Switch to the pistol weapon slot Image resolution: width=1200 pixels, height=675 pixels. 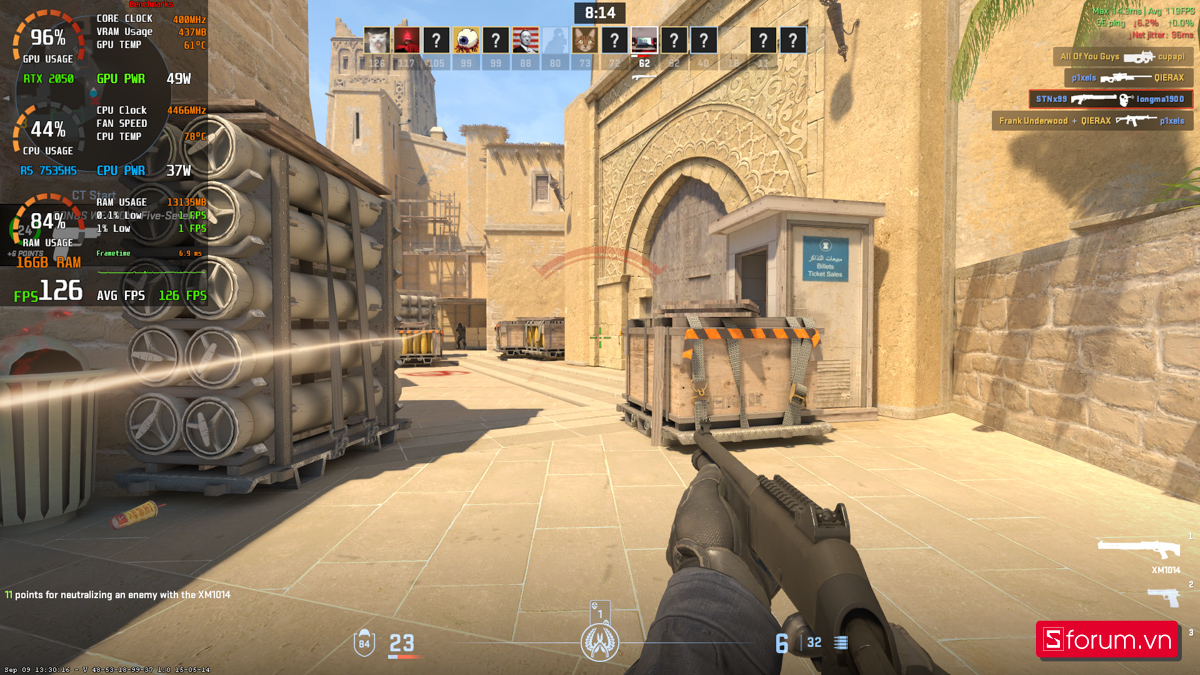[x=1162, y=598]
